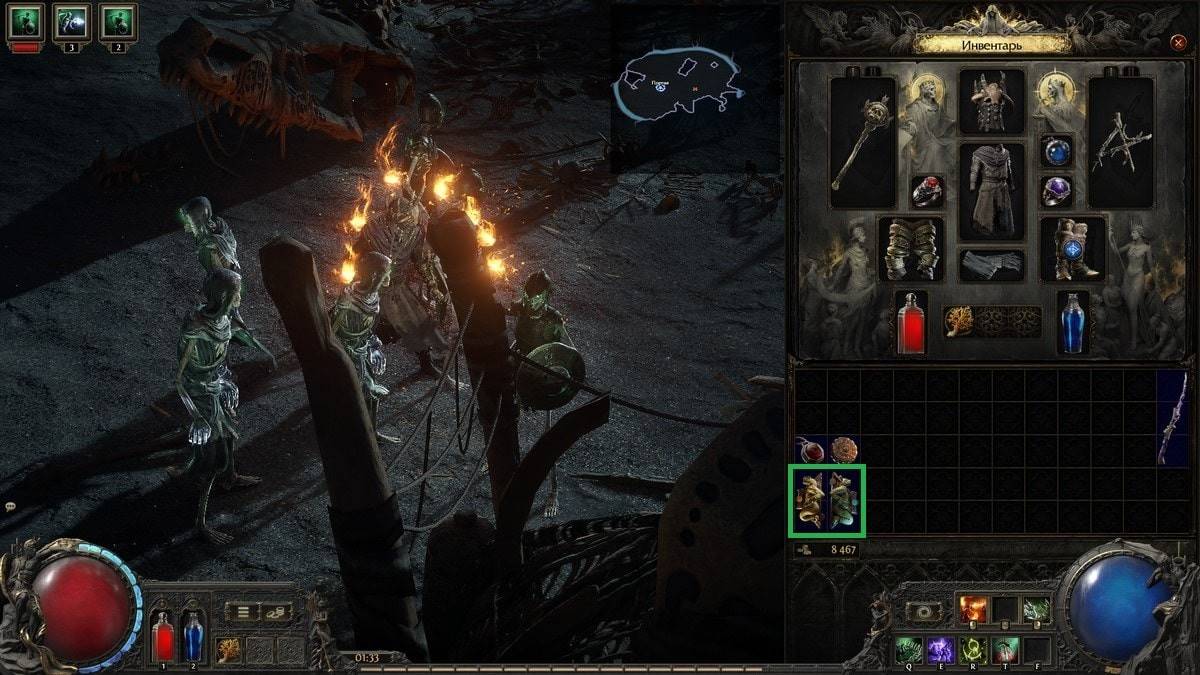Select the equipped skull sceptre weapon

point(862,143)
